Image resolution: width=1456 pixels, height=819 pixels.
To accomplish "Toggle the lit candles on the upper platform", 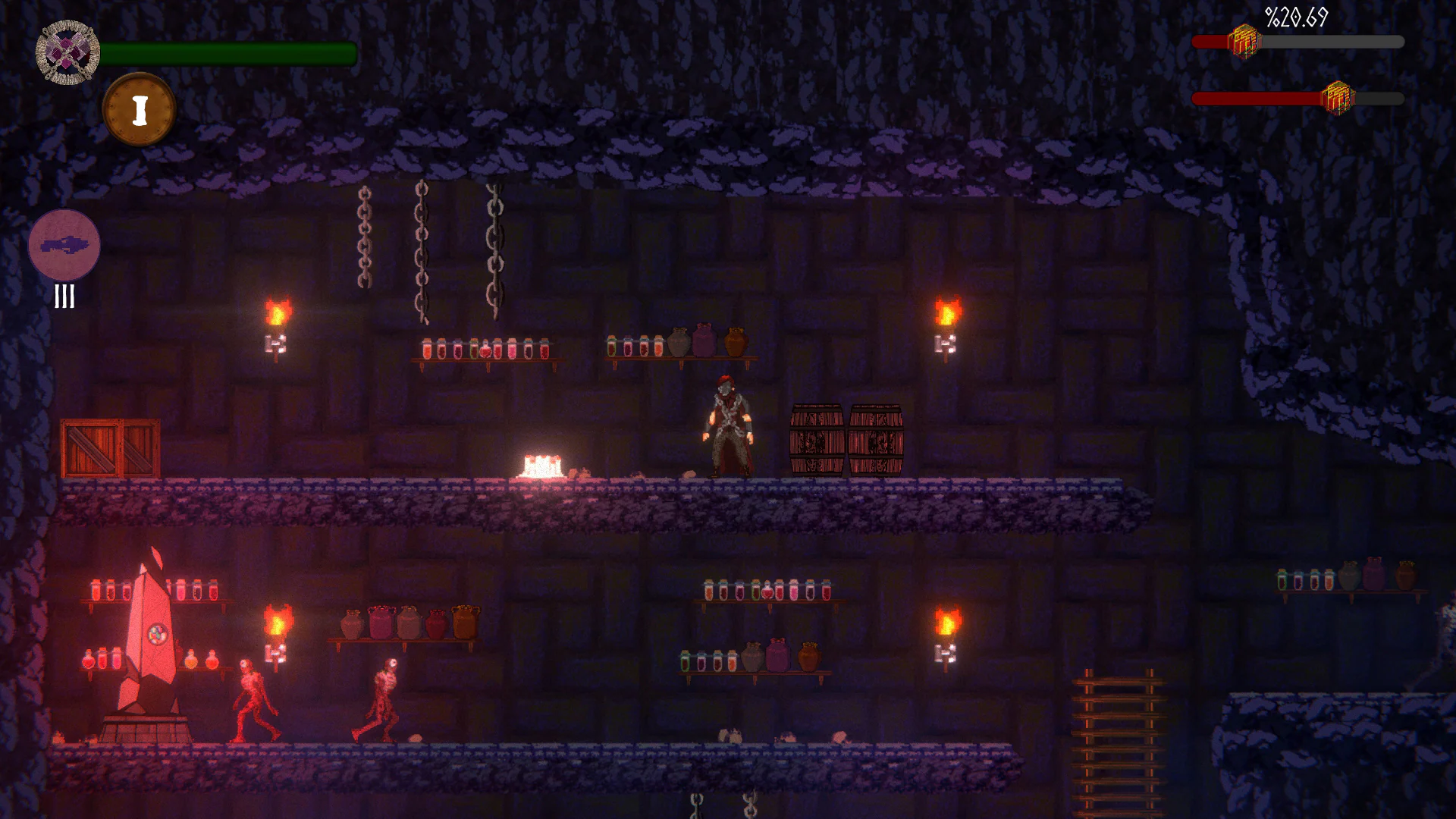I will [x=541, y=463].
